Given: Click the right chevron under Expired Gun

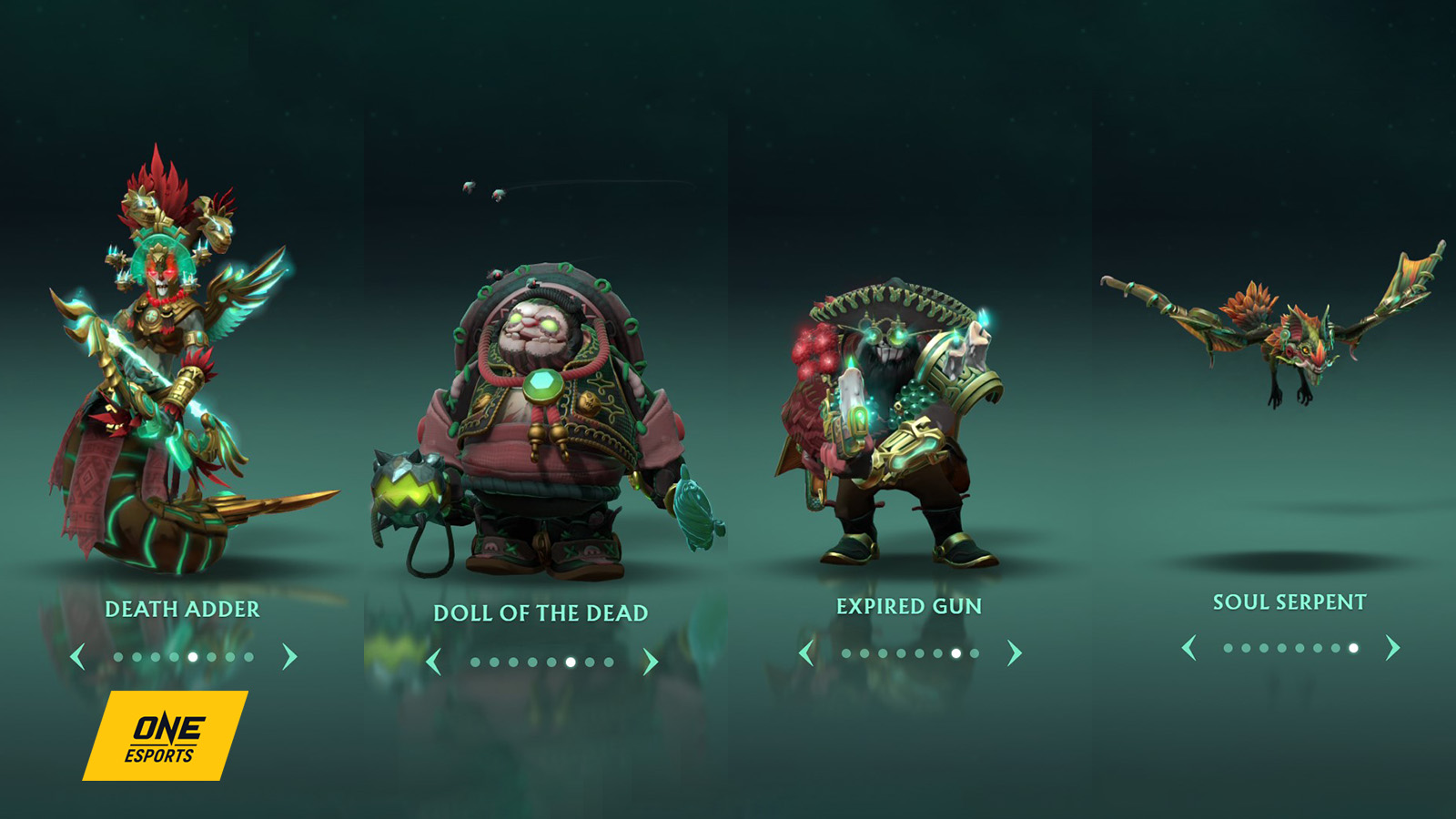Looking at the screenshot, I should pos(1014,652).
